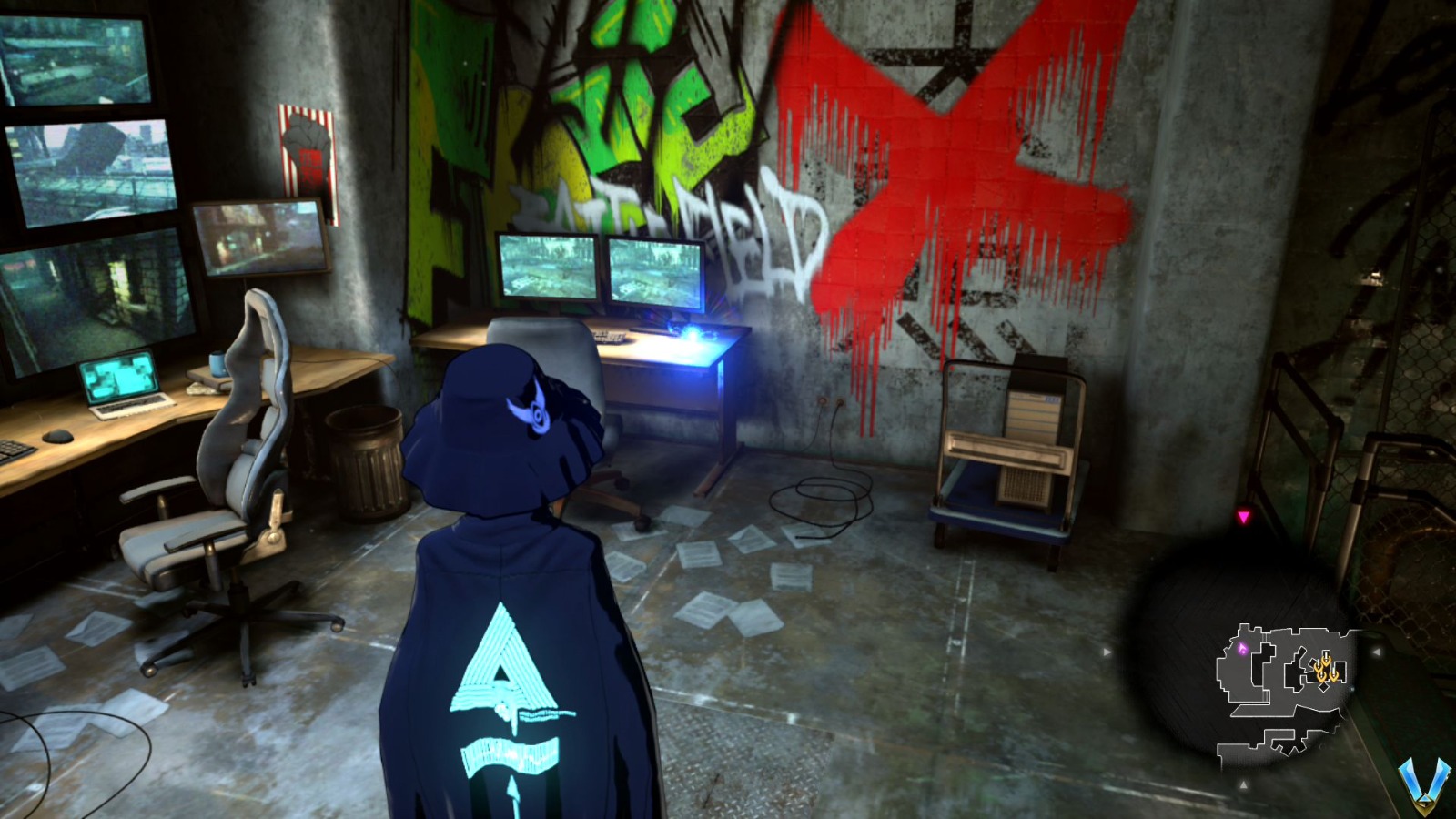Select the magenta player arrow on the minimap

point(1243,647)
